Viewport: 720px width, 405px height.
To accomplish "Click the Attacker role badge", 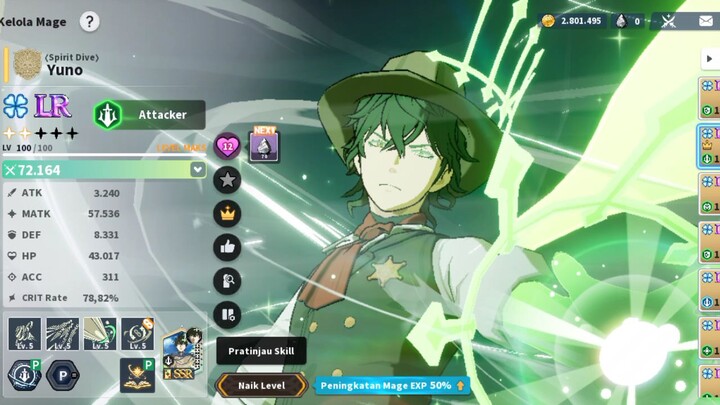I will click(x=149, y=115).
